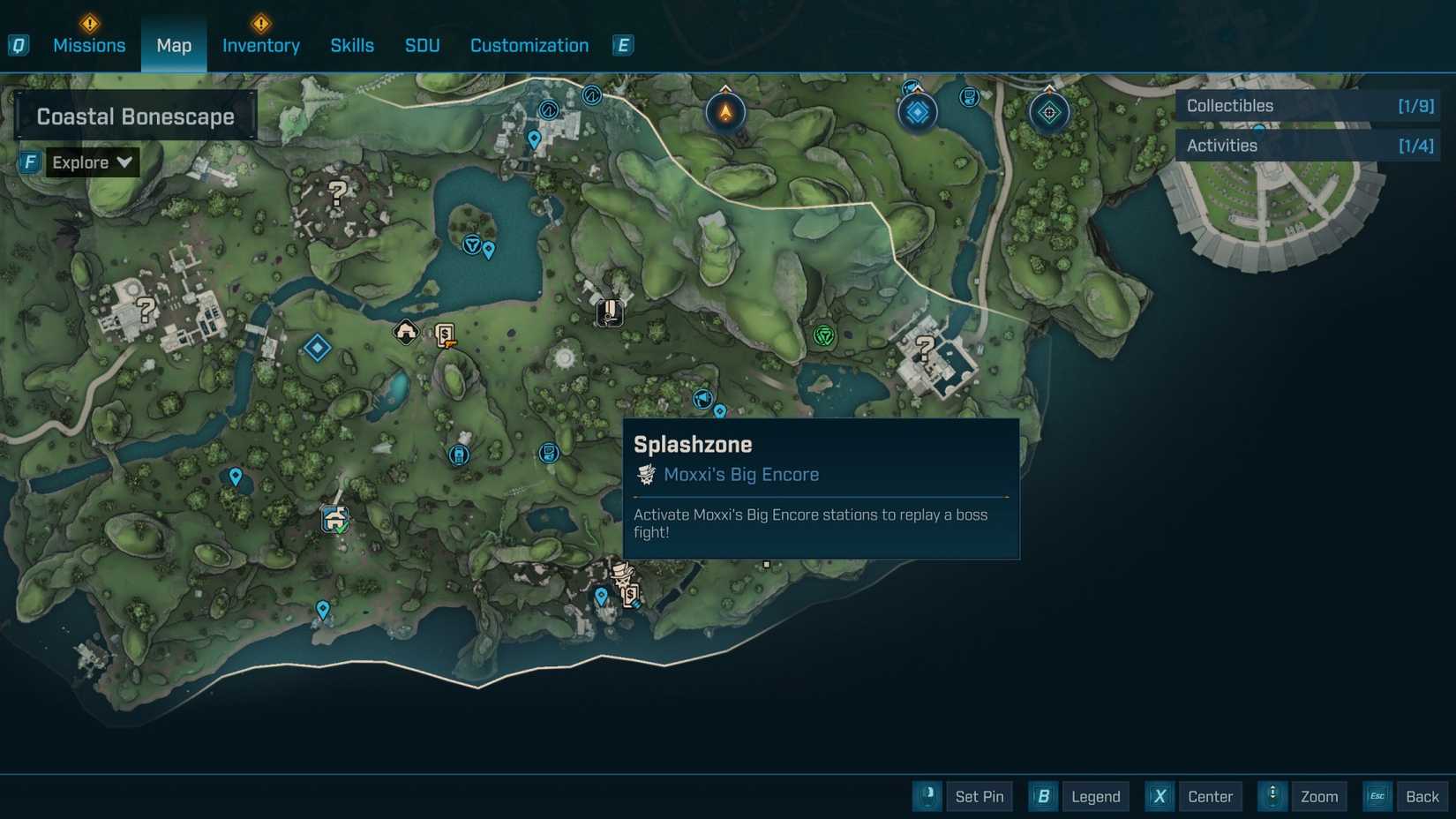Click the crosshair diamond objective marker top right
The height and width of the screenshot is (819, 1456).
pos(1049,112)
